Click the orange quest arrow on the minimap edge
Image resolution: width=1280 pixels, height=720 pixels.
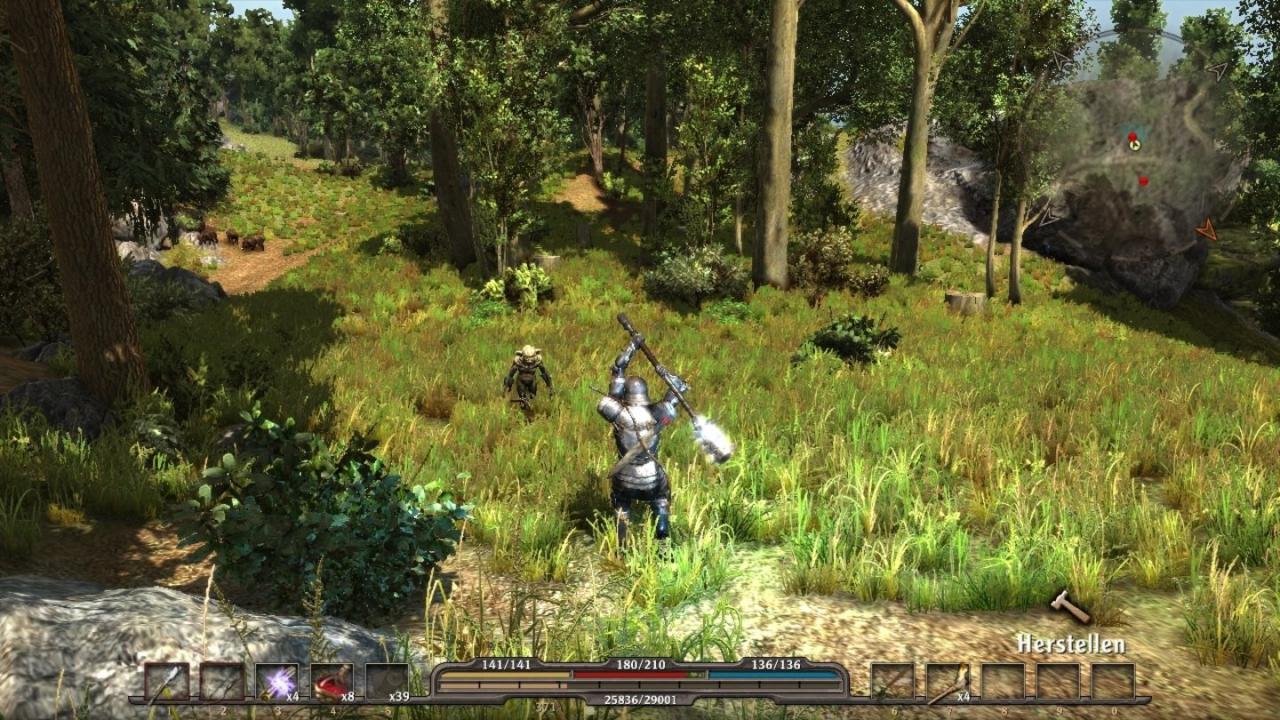click(1206, 228)
